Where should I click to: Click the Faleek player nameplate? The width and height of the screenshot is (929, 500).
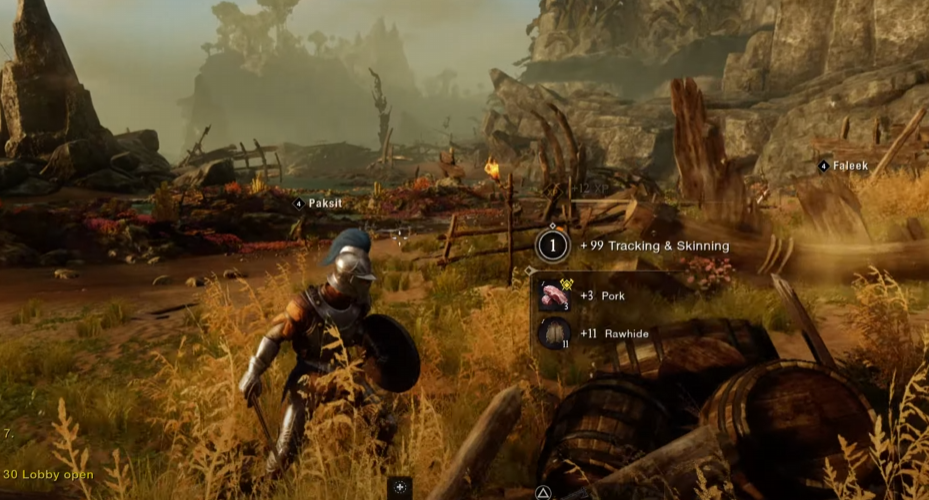click(x=848, y=166)
